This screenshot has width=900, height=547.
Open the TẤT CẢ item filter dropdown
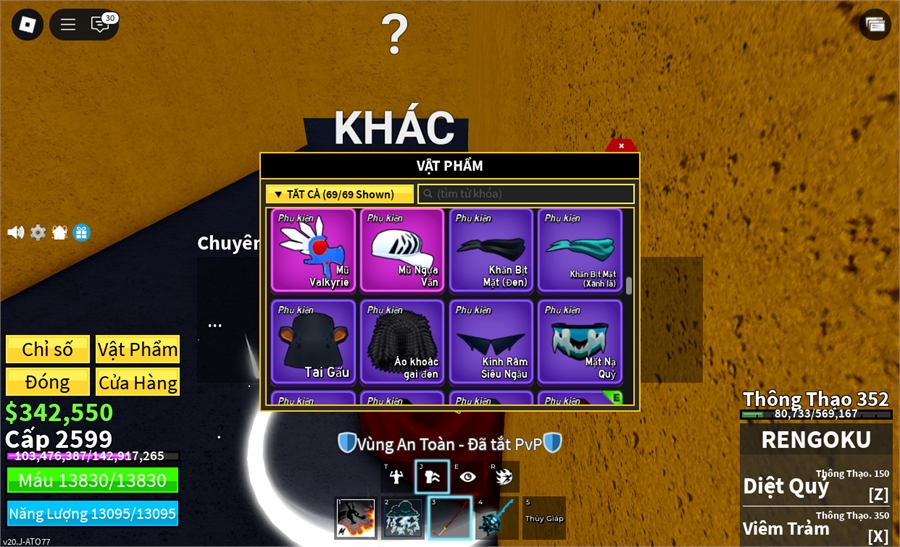click(340, 194)
